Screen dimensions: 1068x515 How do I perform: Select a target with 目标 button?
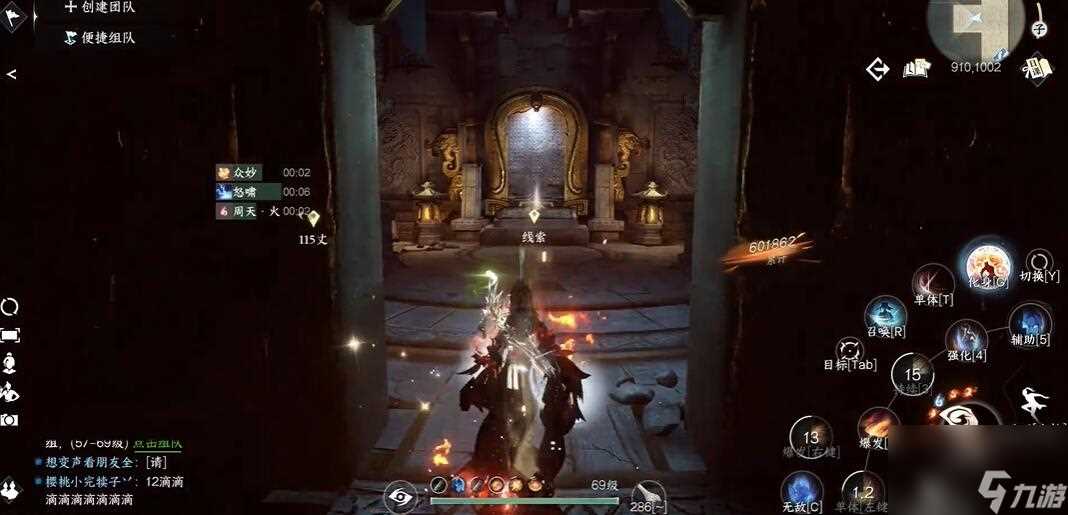tap(851, 350)
